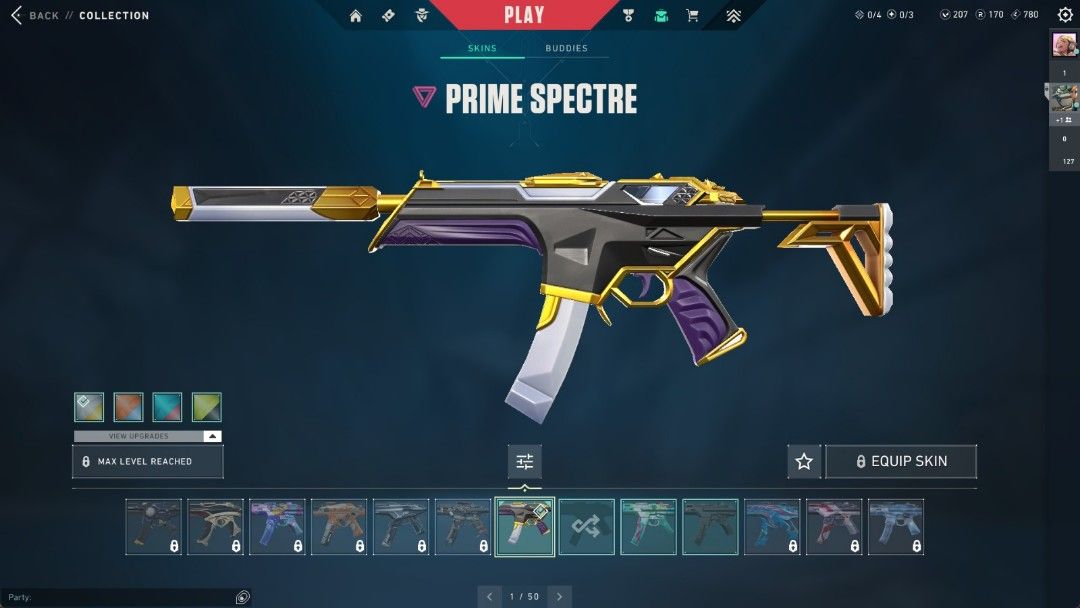
Task: Choose the orange variant color swatch
Action: coord(128,407)
